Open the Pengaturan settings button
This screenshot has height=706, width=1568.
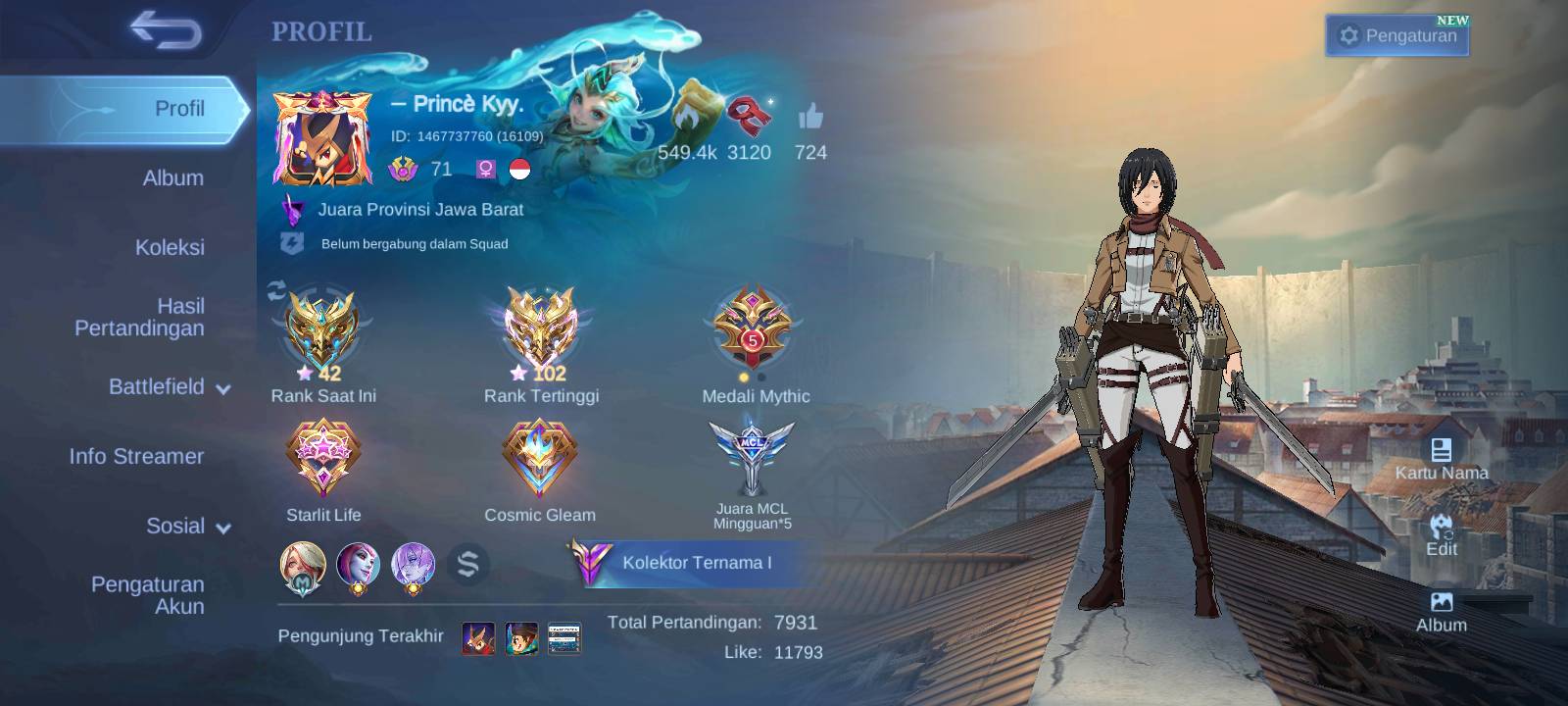tap(1397, 36)
